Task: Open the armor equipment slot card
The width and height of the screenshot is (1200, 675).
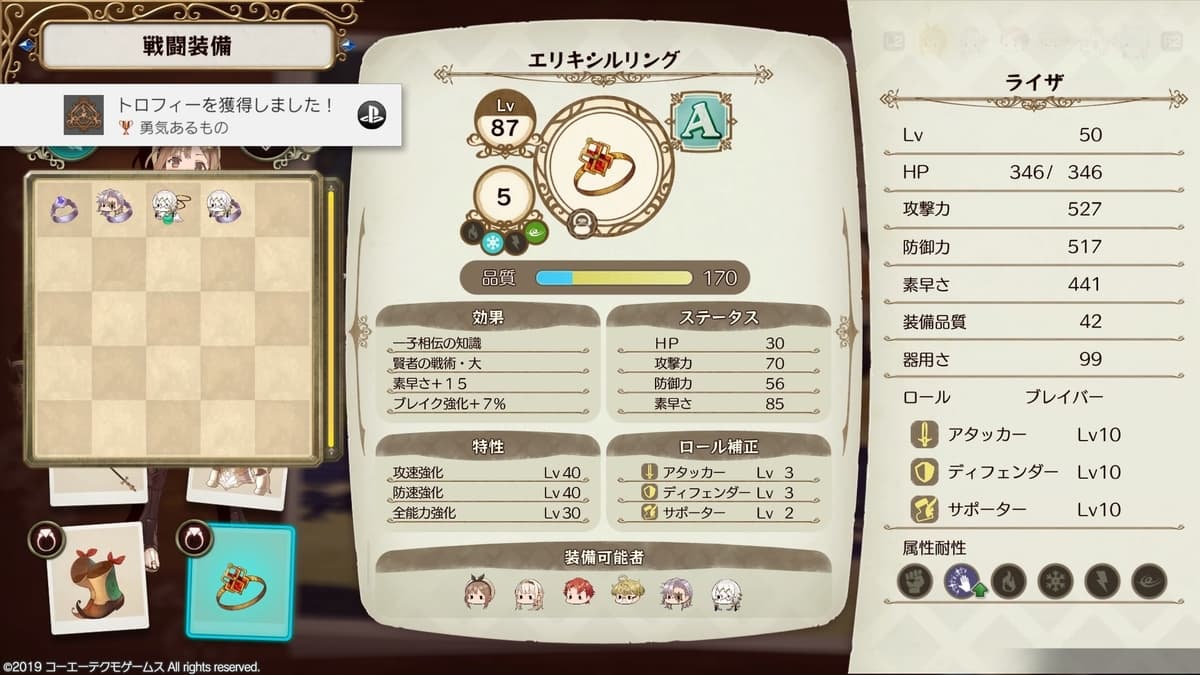Action: coord(236,484)
